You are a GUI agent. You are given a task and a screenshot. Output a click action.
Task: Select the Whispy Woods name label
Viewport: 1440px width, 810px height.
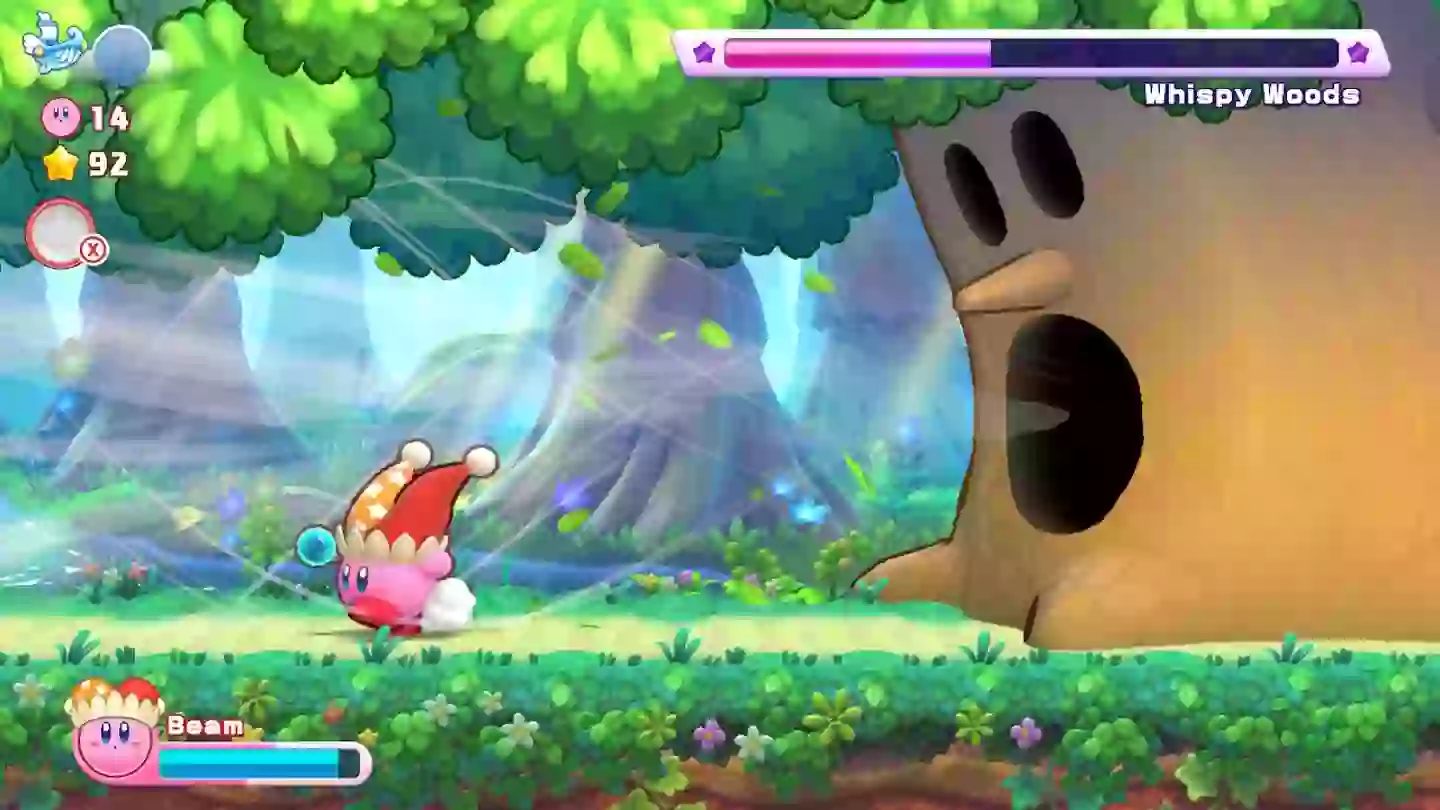(x=1253, y=93)
